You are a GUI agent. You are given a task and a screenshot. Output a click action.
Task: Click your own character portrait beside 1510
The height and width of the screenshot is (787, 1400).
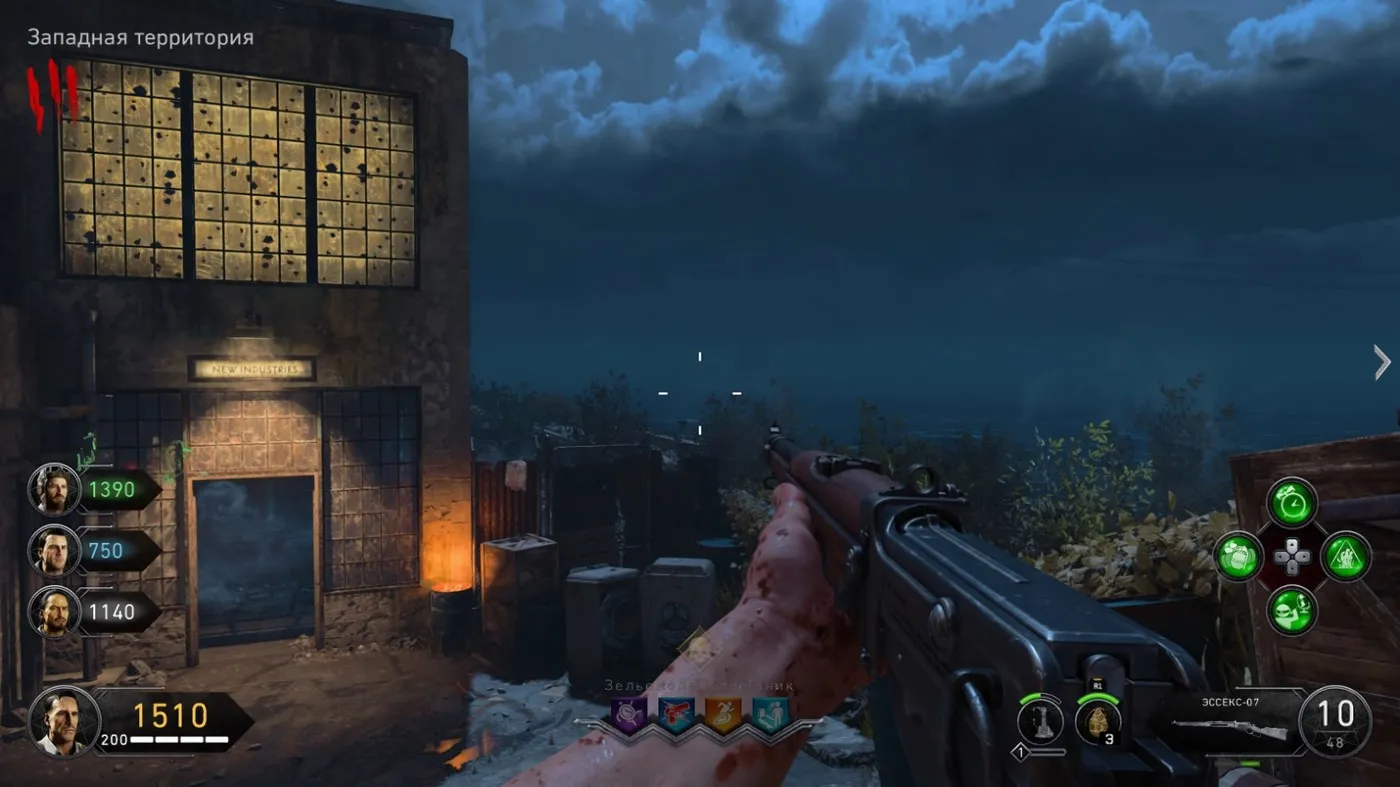click(x=64, y=721)
